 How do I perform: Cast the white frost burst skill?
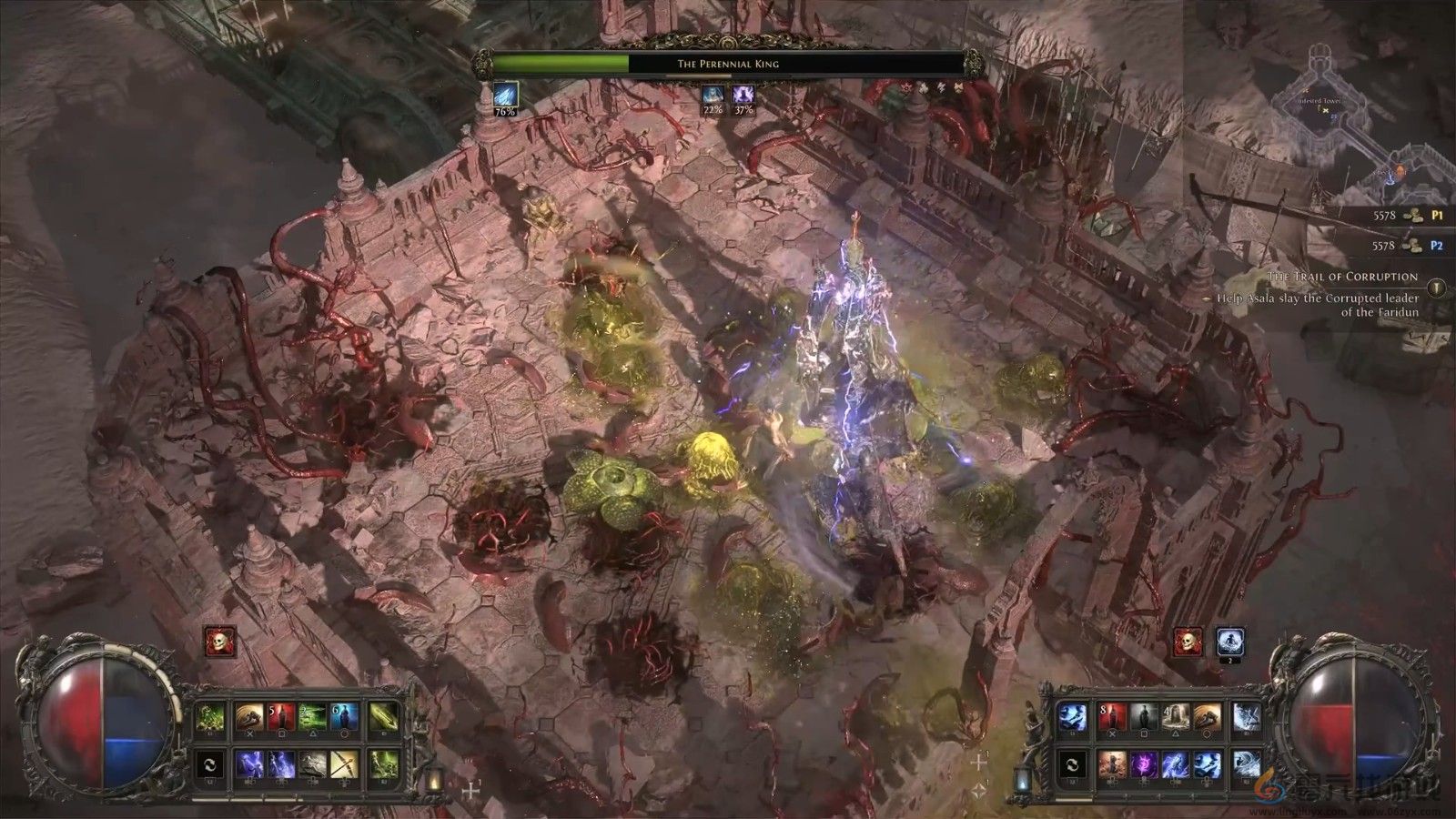coord(1246,718)
